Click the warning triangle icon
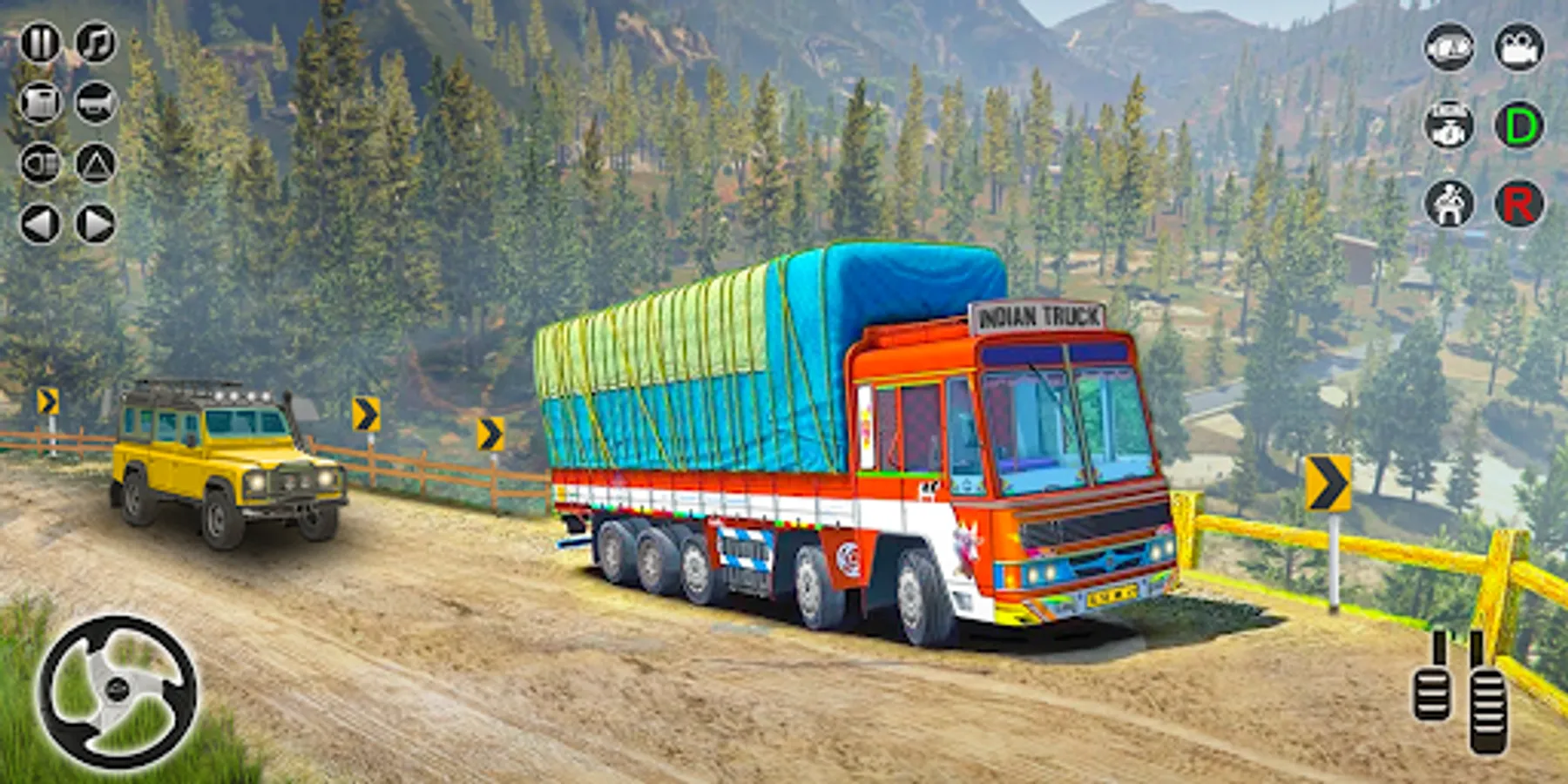 click(x=96, y=162)
